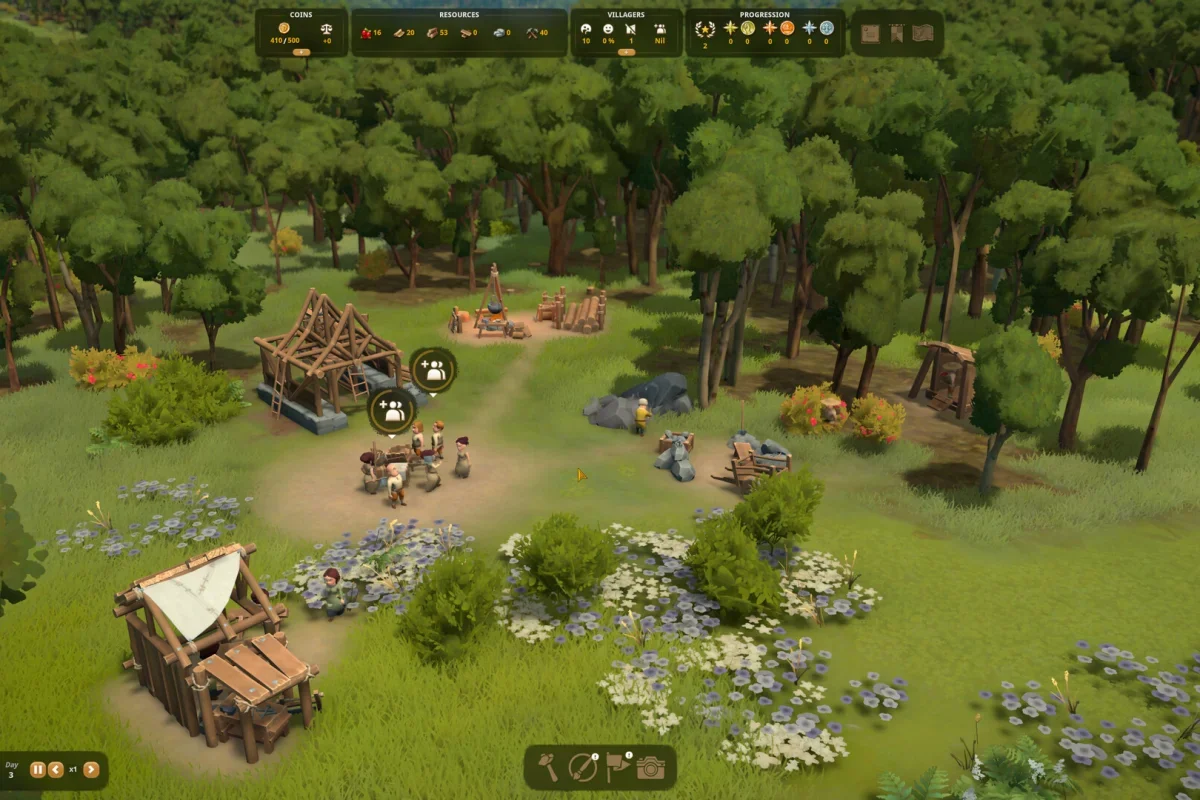Select the coin balance scales icon

click(327, 31)
